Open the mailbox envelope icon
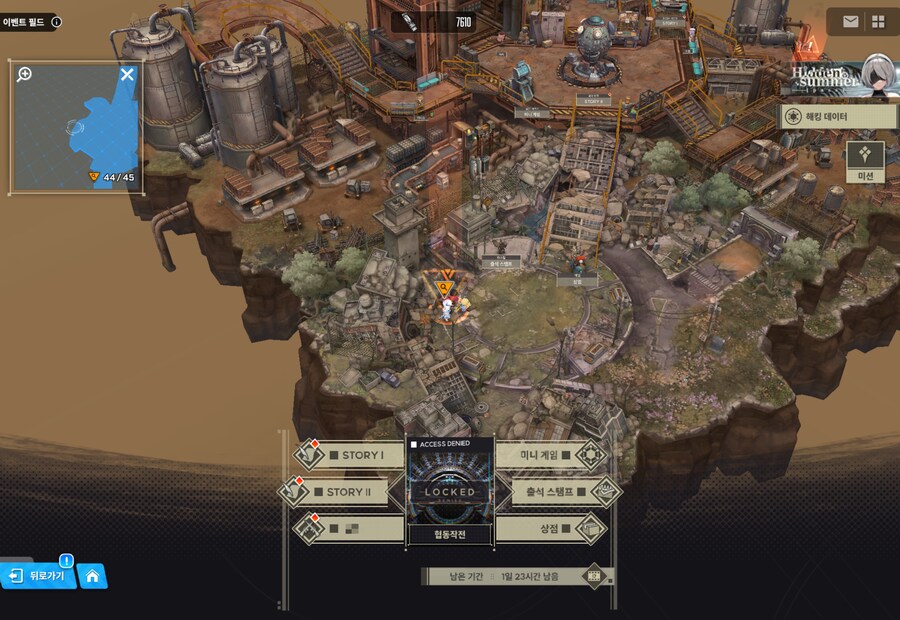Image resolution: width=900 pixels, height=620 pixels. [850, 21]
